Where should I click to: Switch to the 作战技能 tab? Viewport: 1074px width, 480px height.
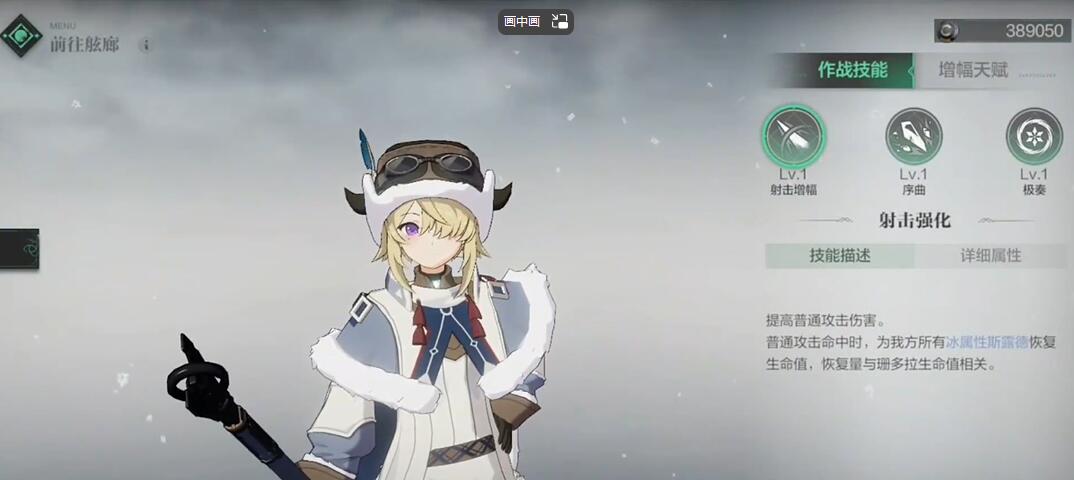[x=850, y=70]
